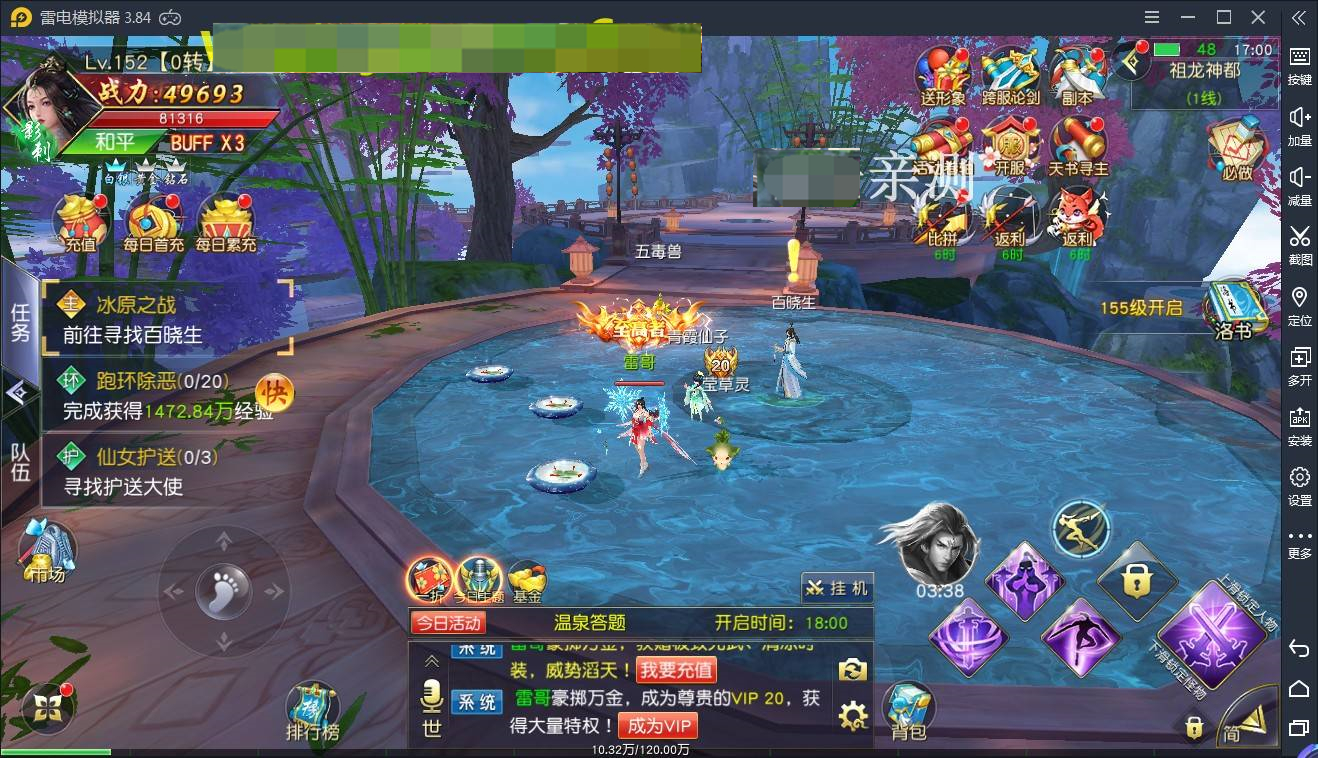Click the 我要充值 red button
Screen dimensions: 1318x758
[x=677, y=669]
